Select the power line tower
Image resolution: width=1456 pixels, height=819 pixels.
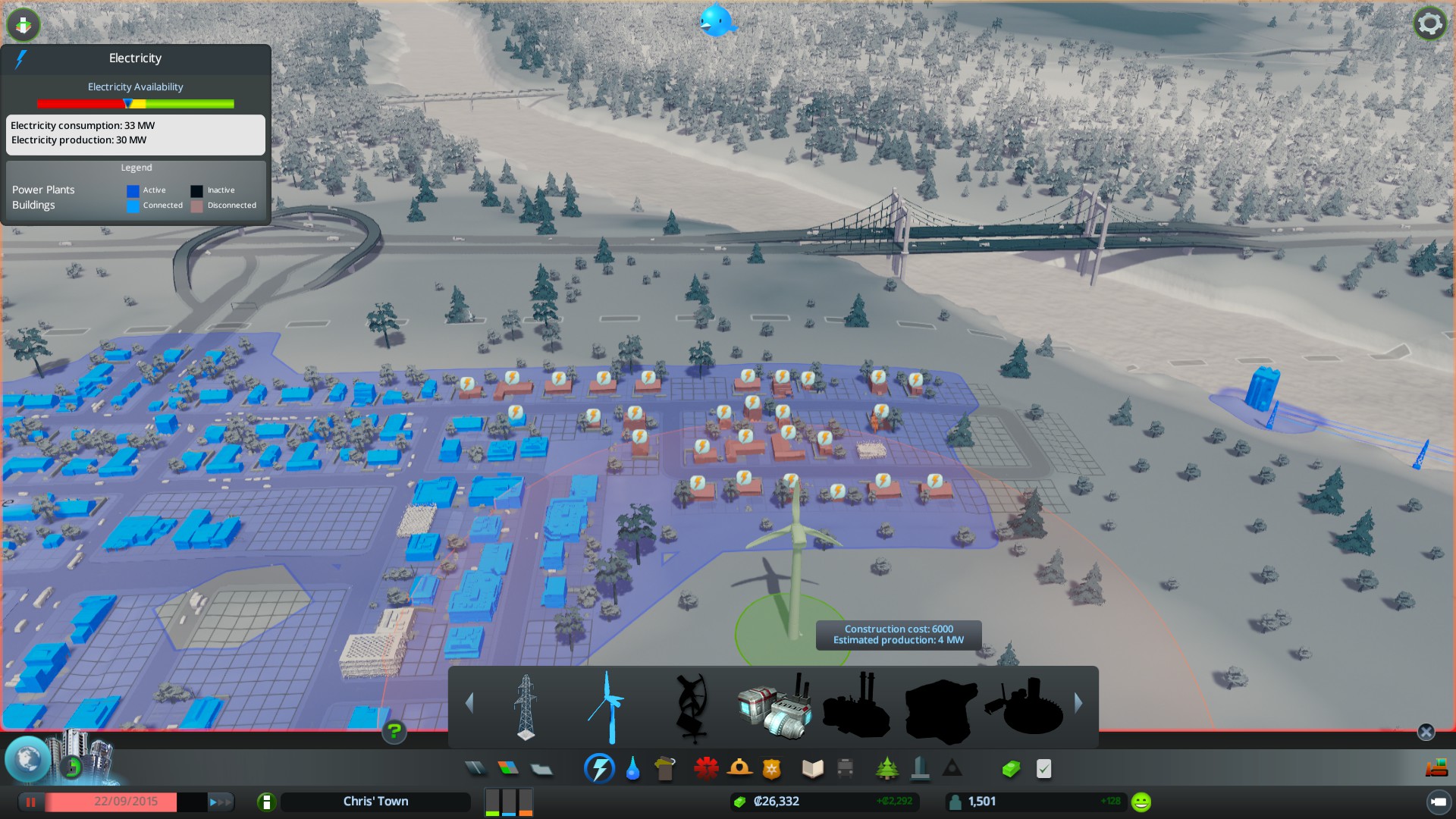coord(526,707)
